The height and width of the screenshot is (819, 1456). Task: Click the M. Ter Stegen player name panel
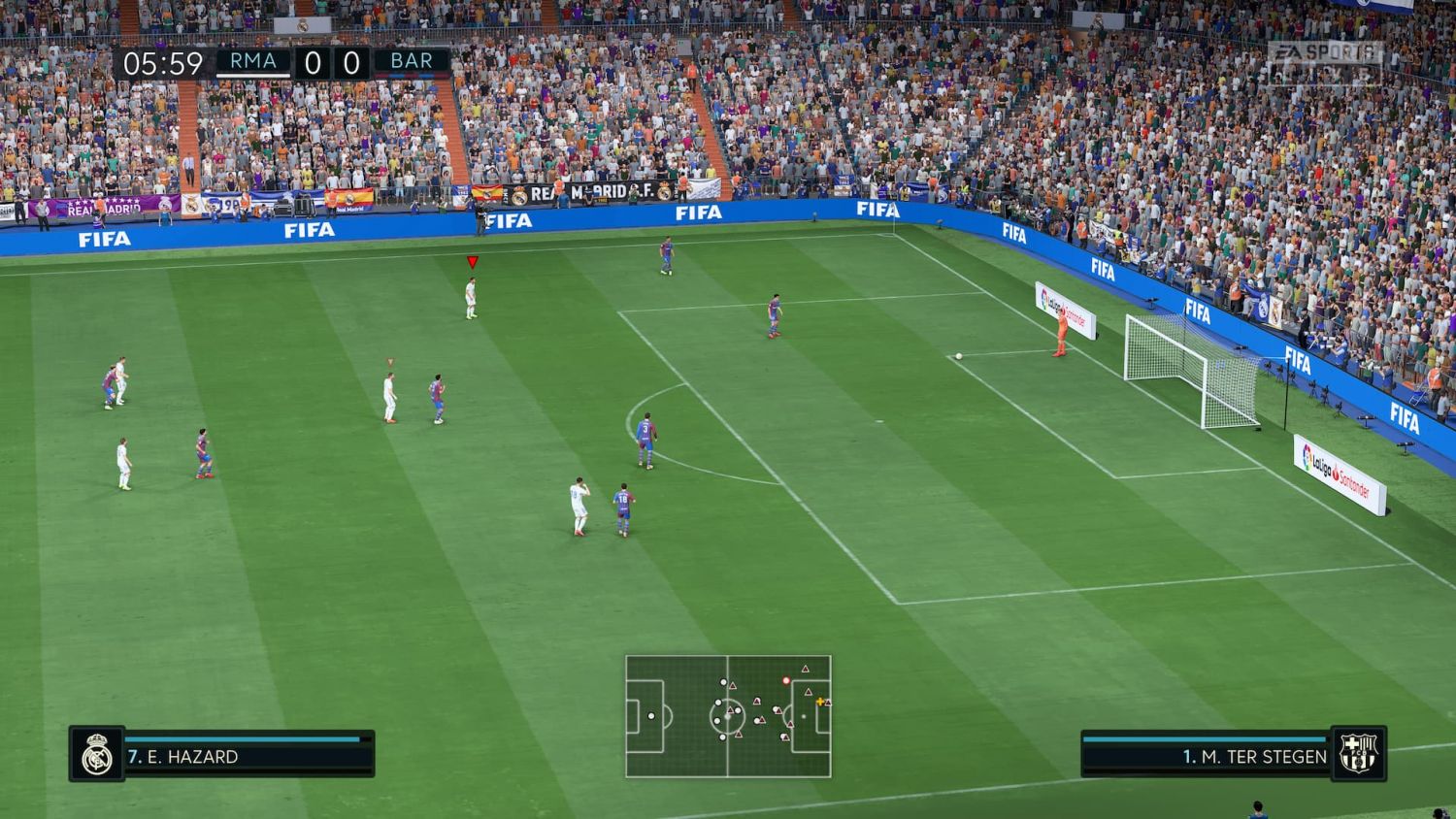point(1206,755)
